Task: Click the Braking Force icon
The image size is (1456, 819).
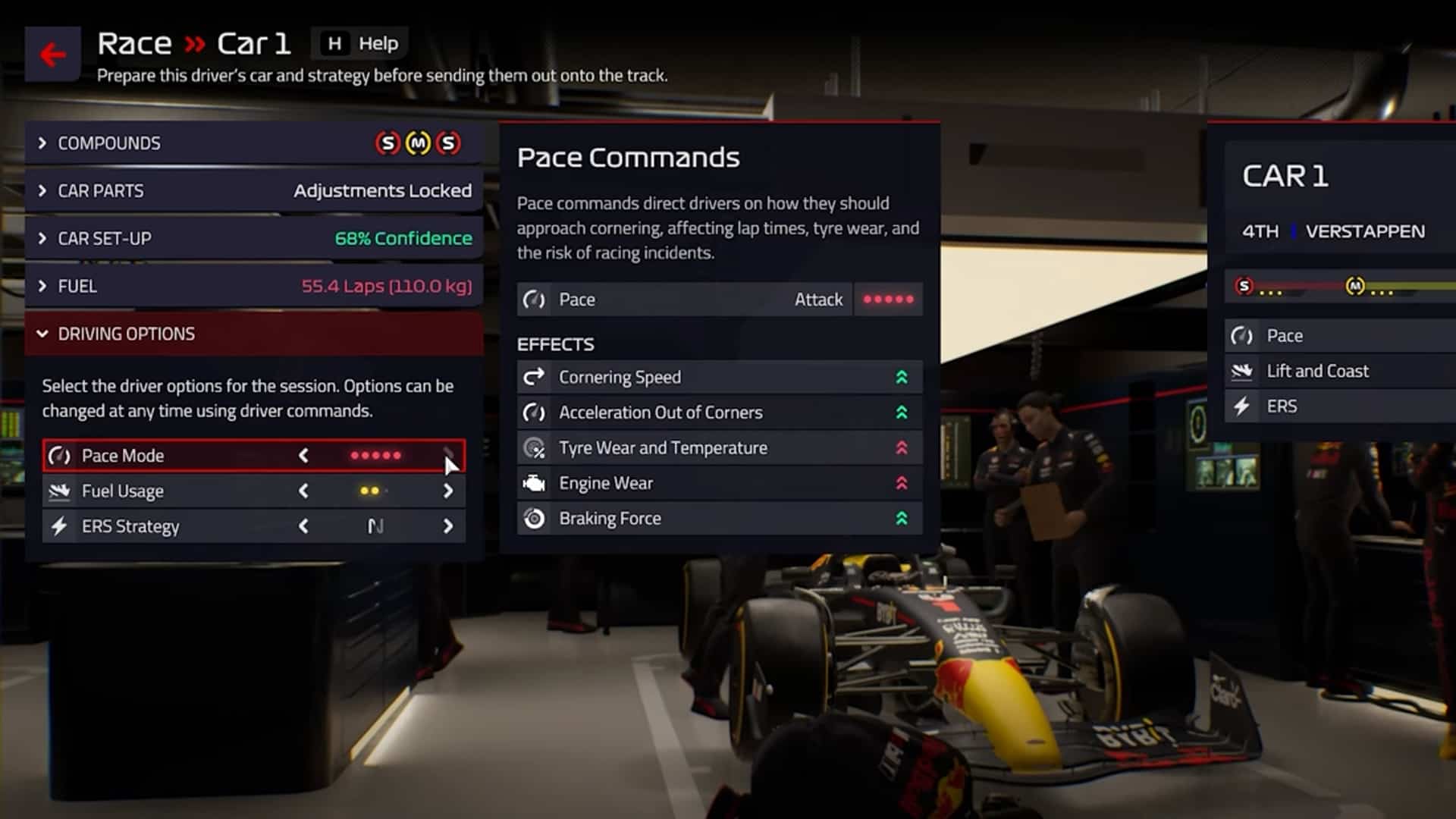Action: pyautogui.click(x=535, y=519)
